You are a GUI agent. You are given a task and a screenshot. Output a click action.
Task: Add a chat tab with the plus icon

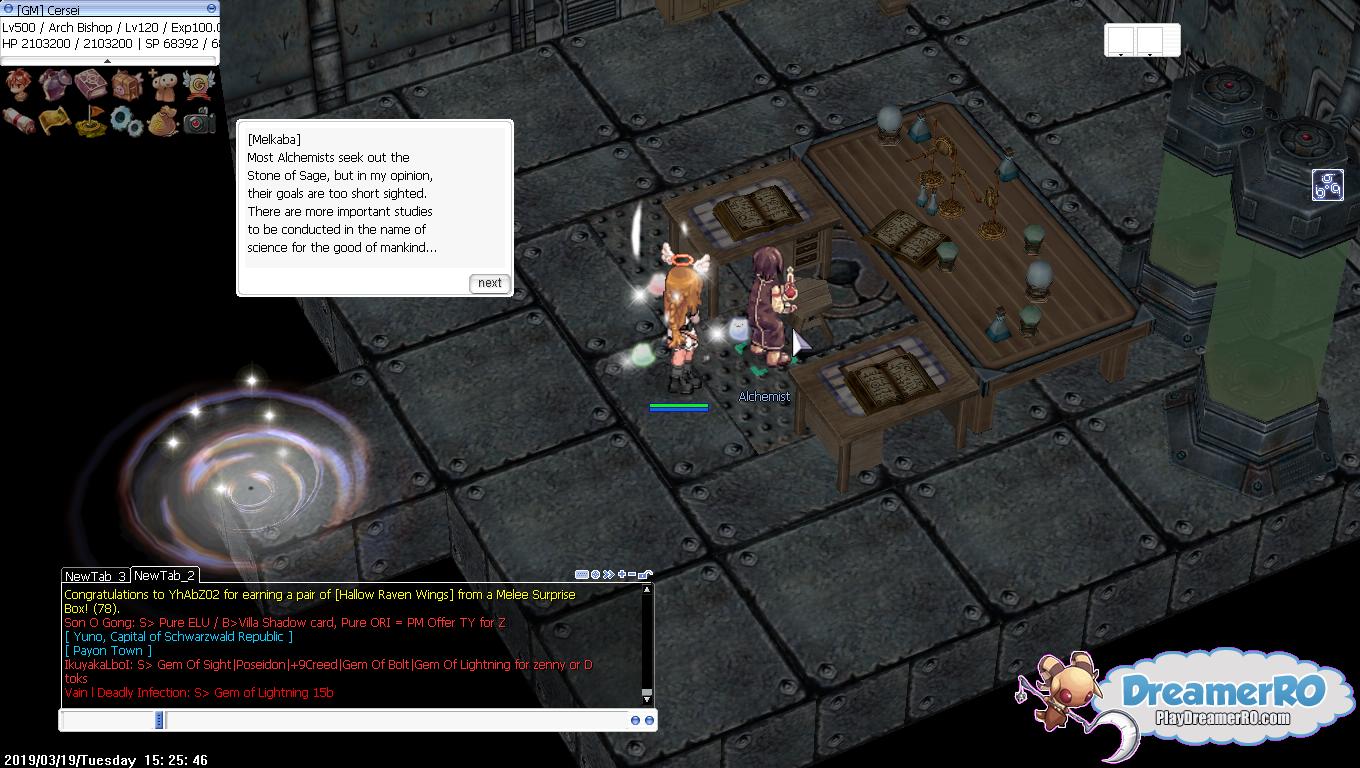point(622,575)
